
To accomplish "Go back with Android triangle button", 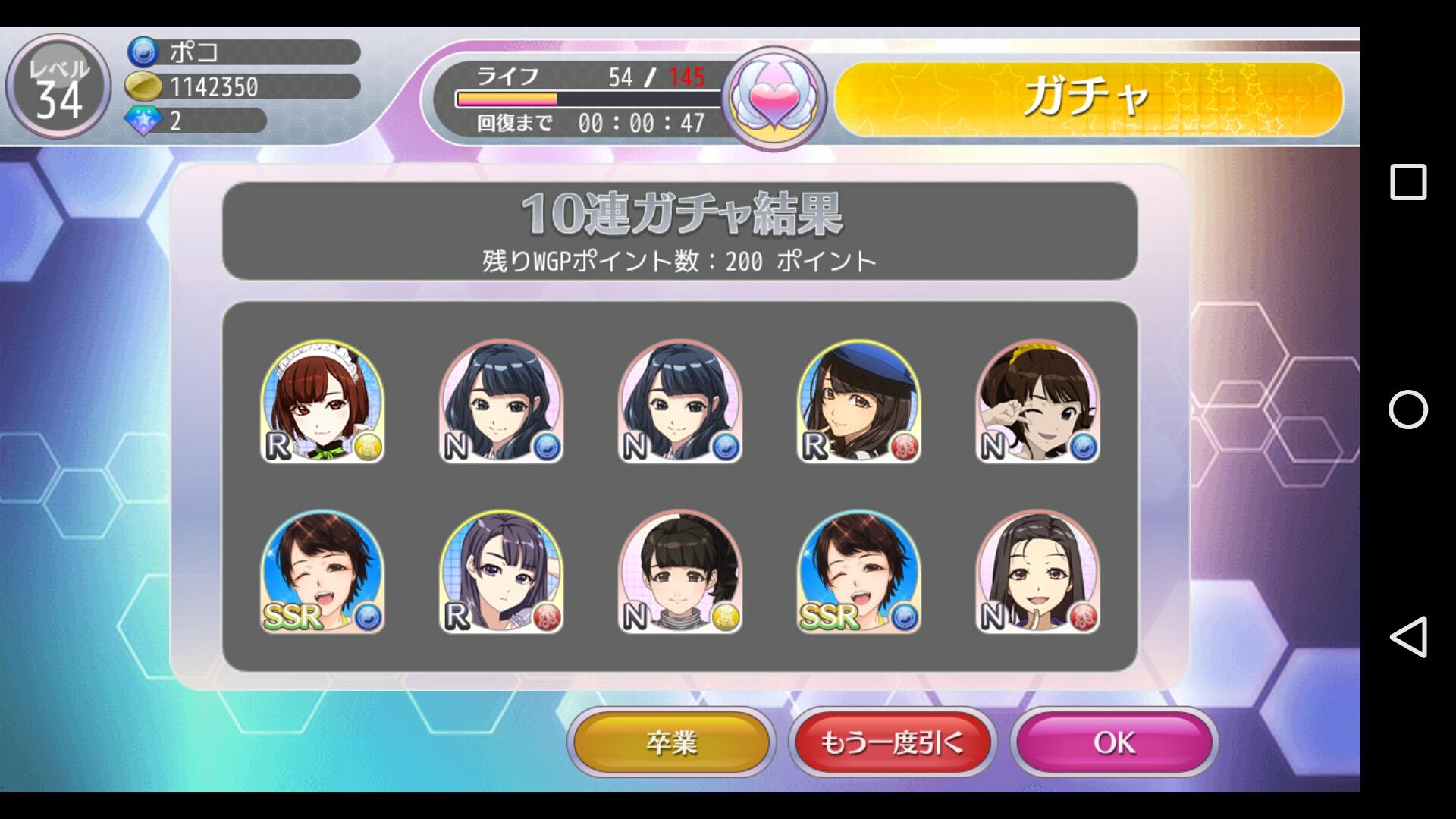I will (1408, 636).
